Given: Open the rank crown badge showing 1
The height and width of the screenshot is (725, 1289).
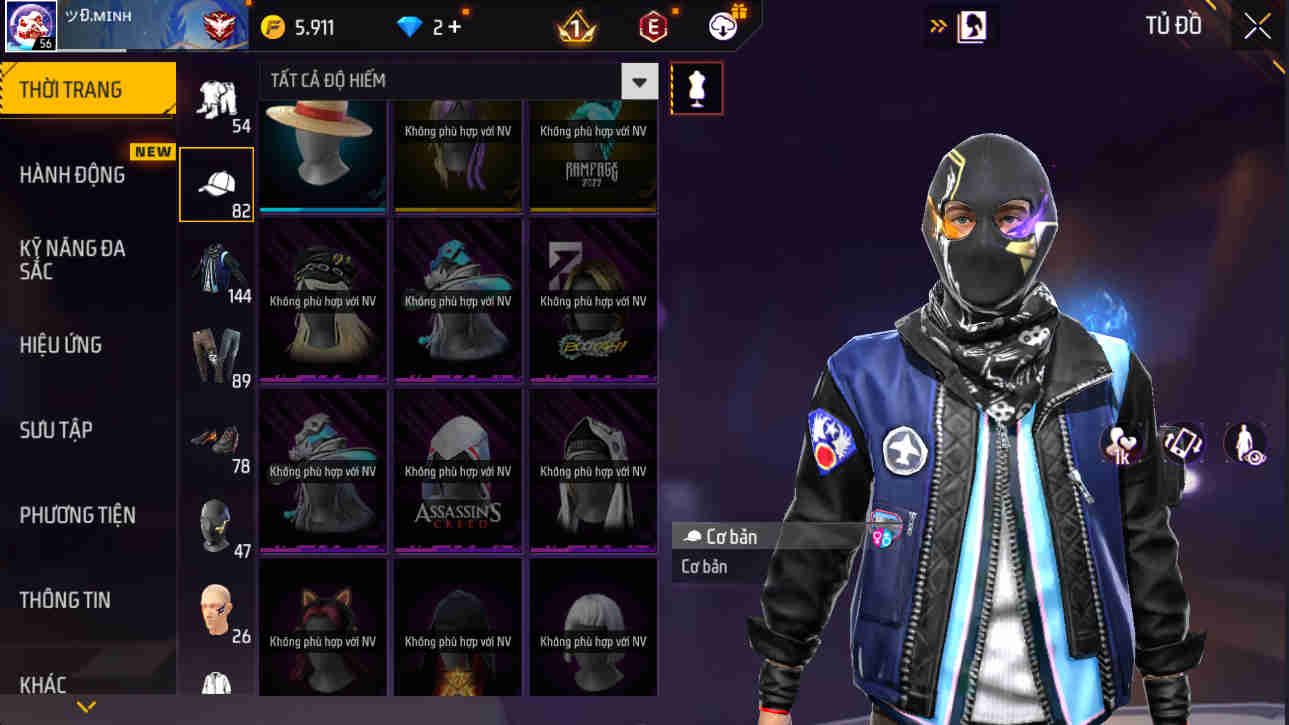Looking at the screenshot, I should tap(577, 27).
